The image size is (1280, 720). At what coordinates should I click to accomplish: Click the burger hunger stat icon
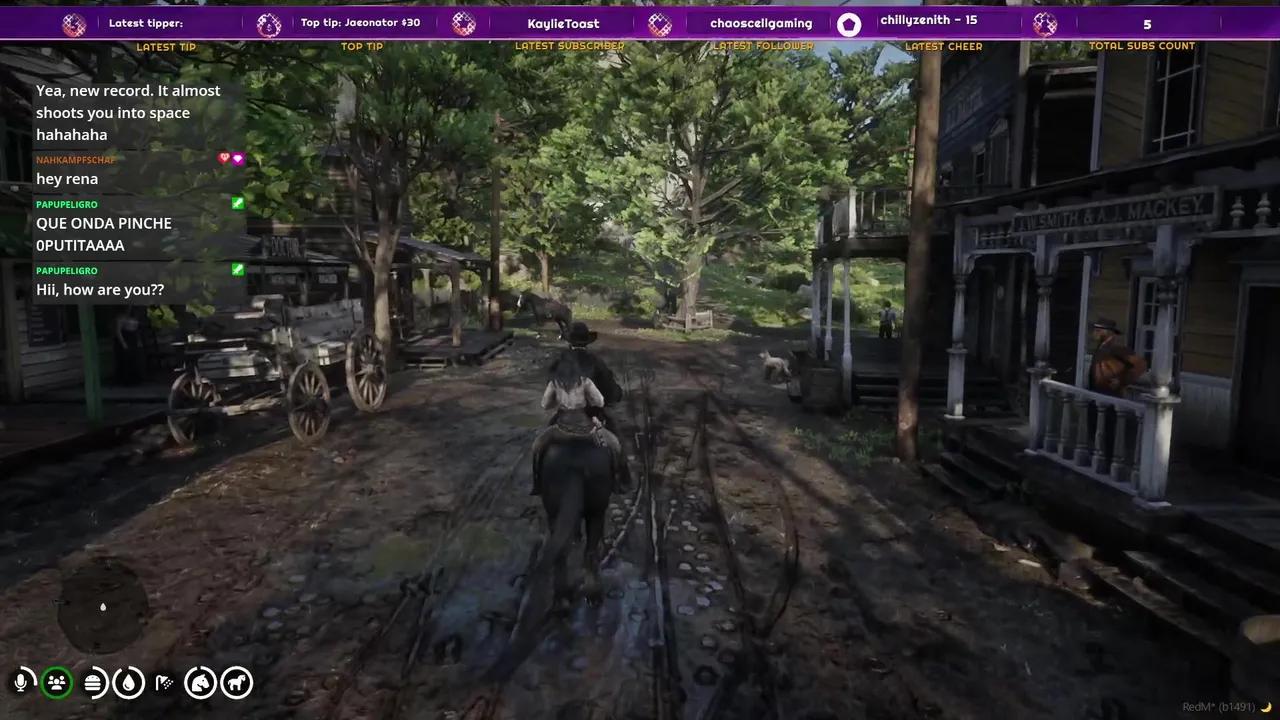pyautogui.click(x=93, y=682)
